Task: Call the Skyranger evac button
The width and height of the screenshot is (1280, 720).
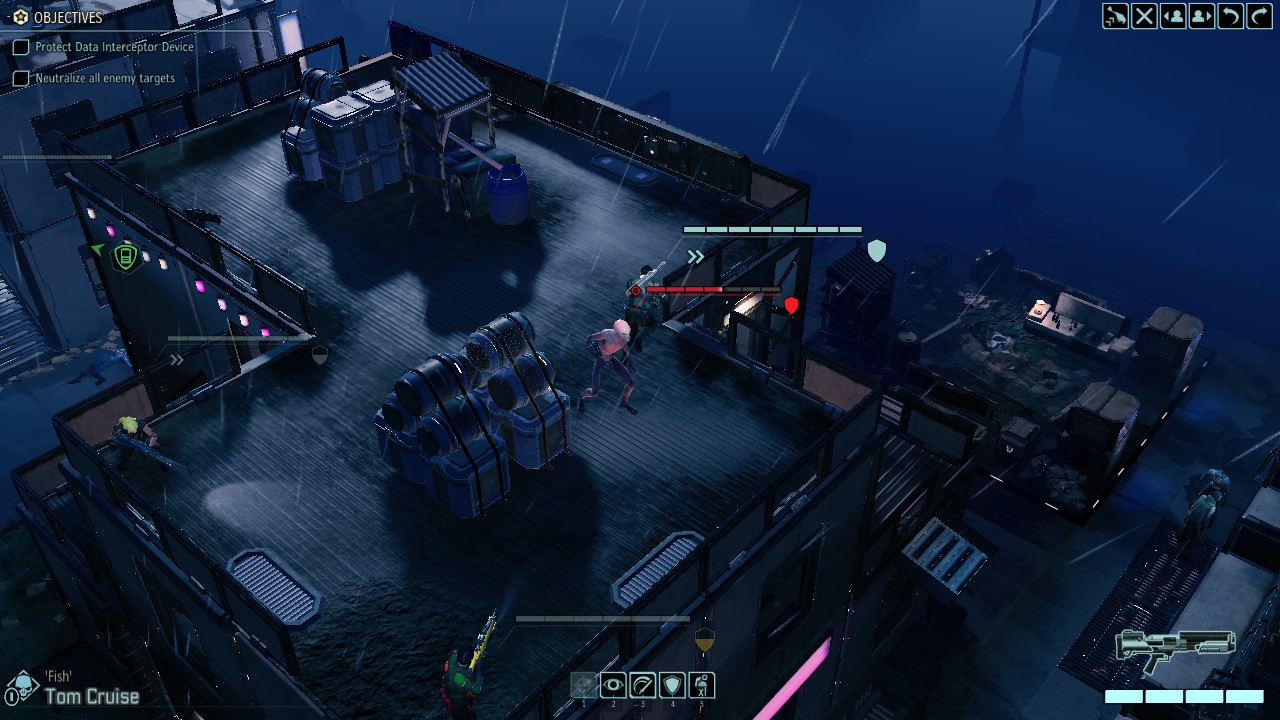Action: coord(1115,16)
